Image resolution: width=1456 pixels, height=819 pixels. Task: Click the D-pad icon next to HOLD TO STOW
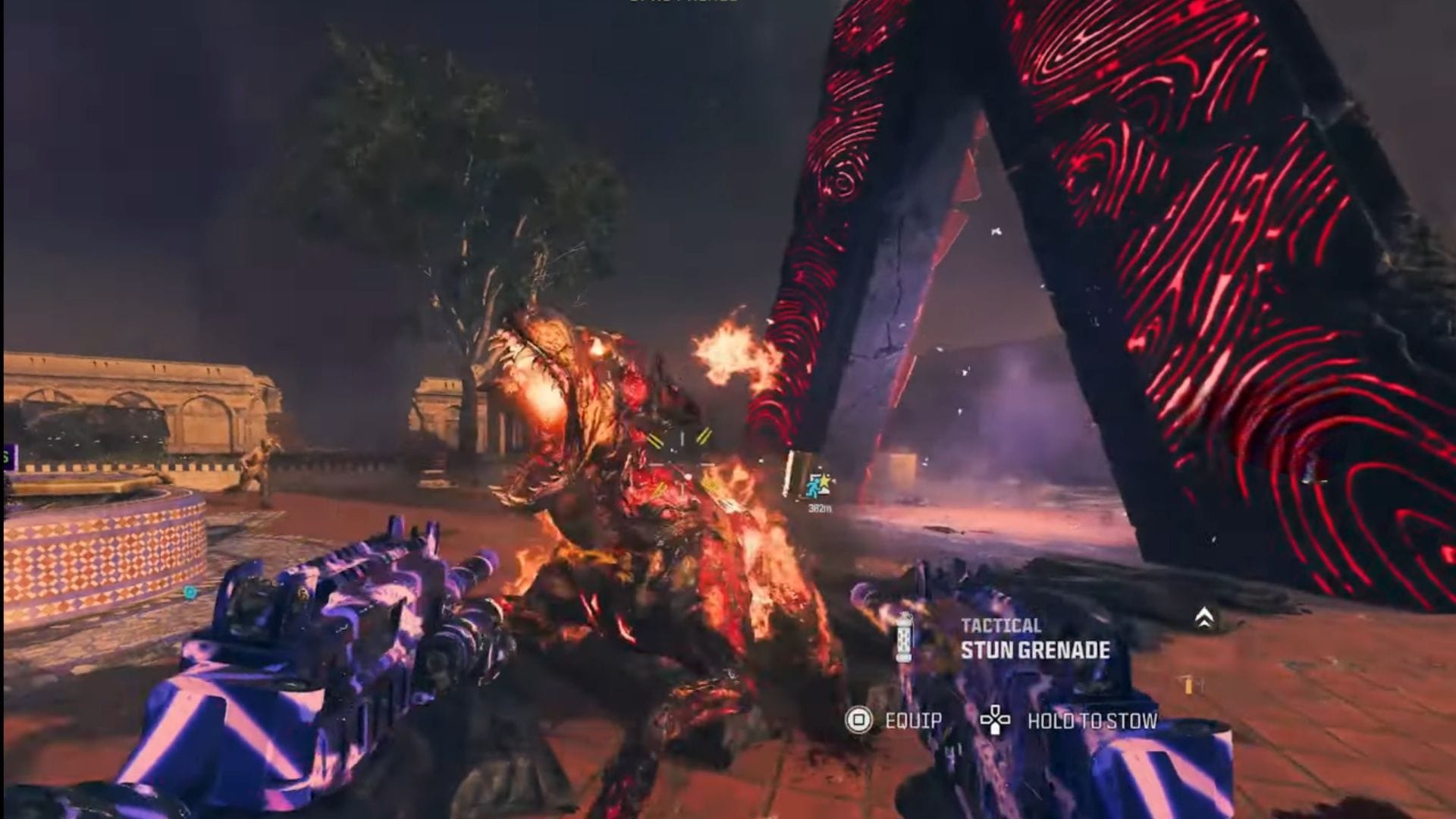pos(994,720)
